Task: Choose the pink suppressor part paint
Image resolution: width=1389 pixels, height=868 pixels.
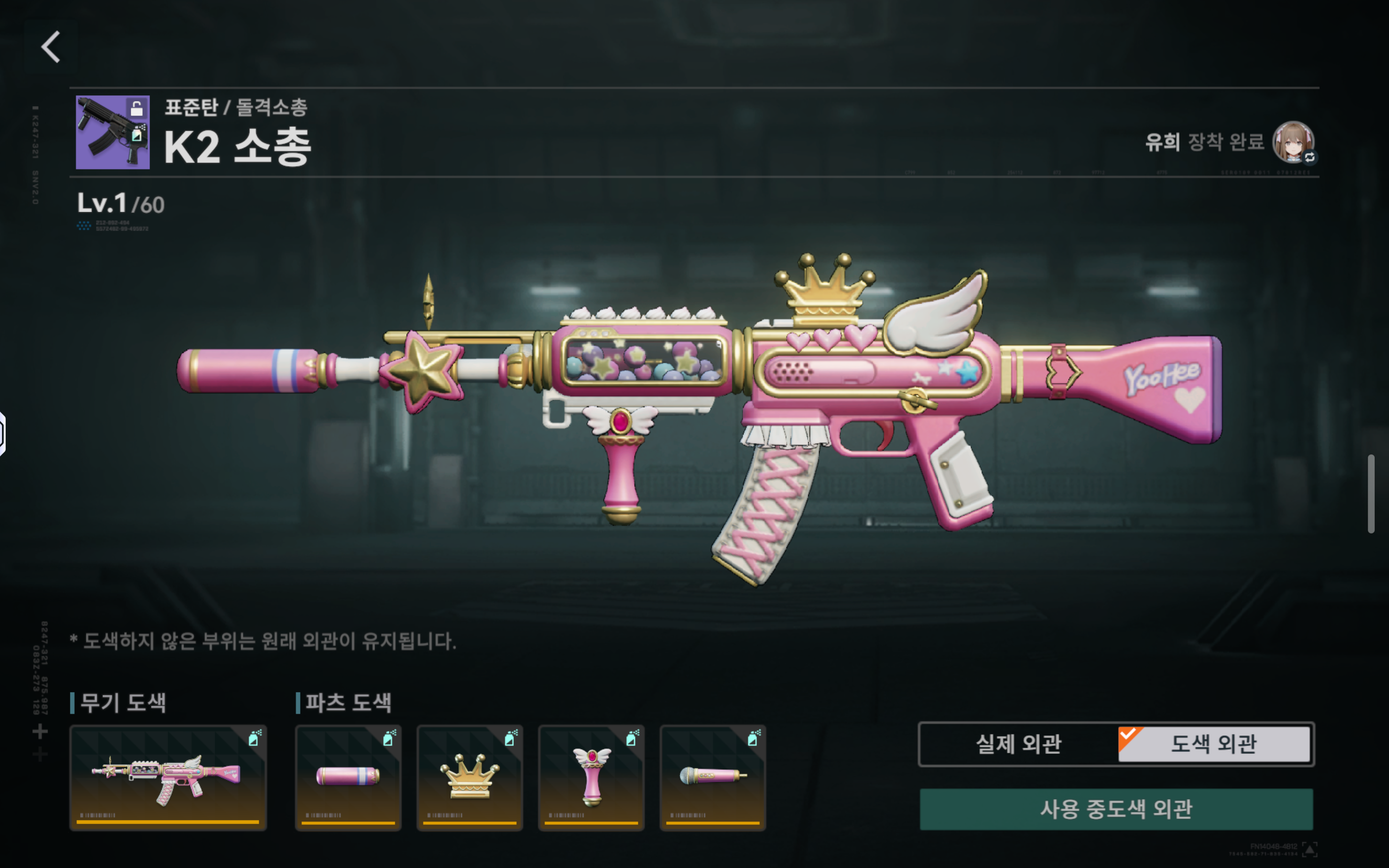Action: click(x=348, y=777)
